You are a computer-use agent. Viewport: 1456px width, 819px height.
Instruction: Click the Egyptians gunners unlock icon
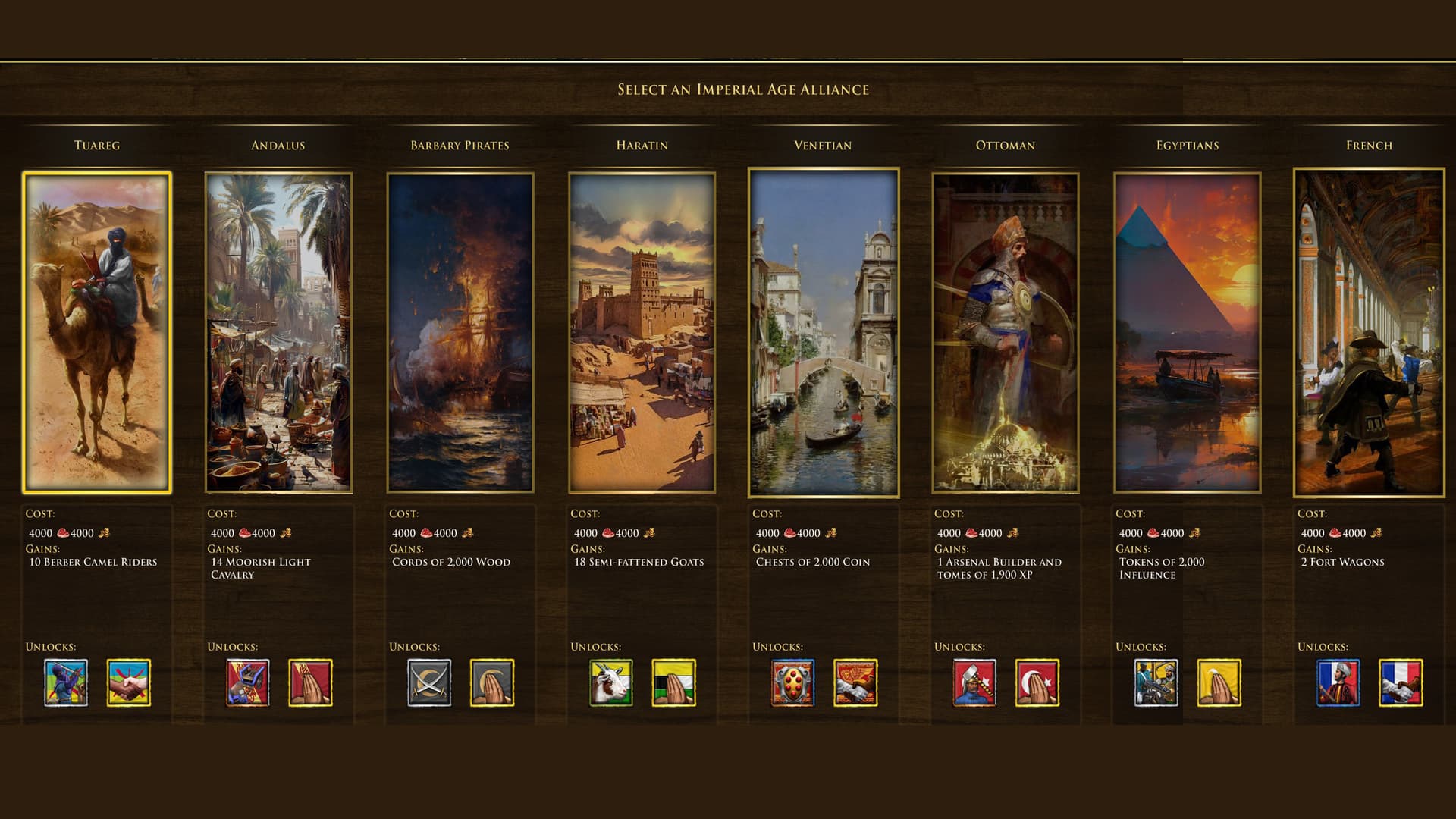(1156, 682)
